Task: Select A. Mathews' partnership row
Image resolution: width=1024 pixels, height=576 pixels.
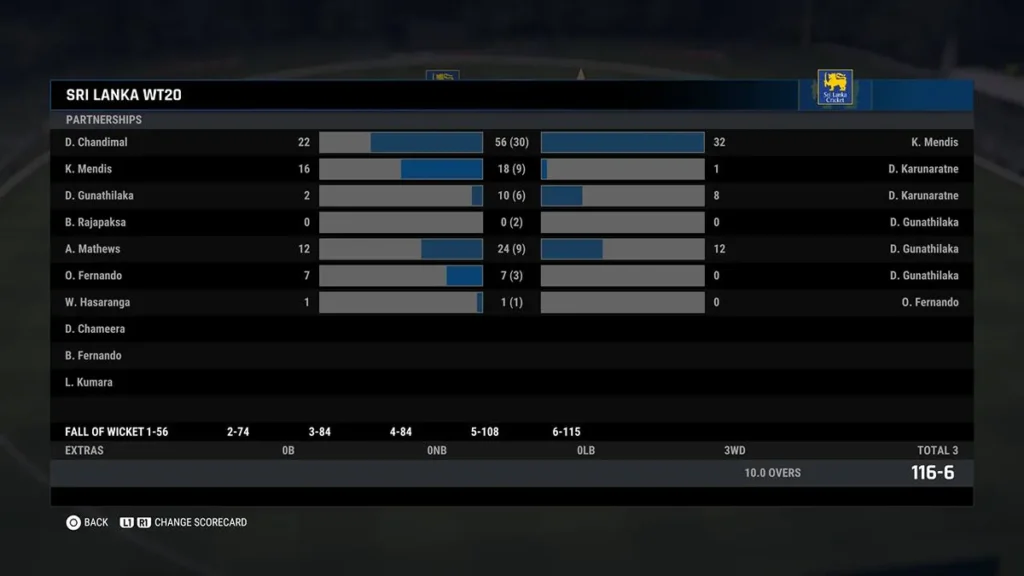Action: (x=93, y=249)
